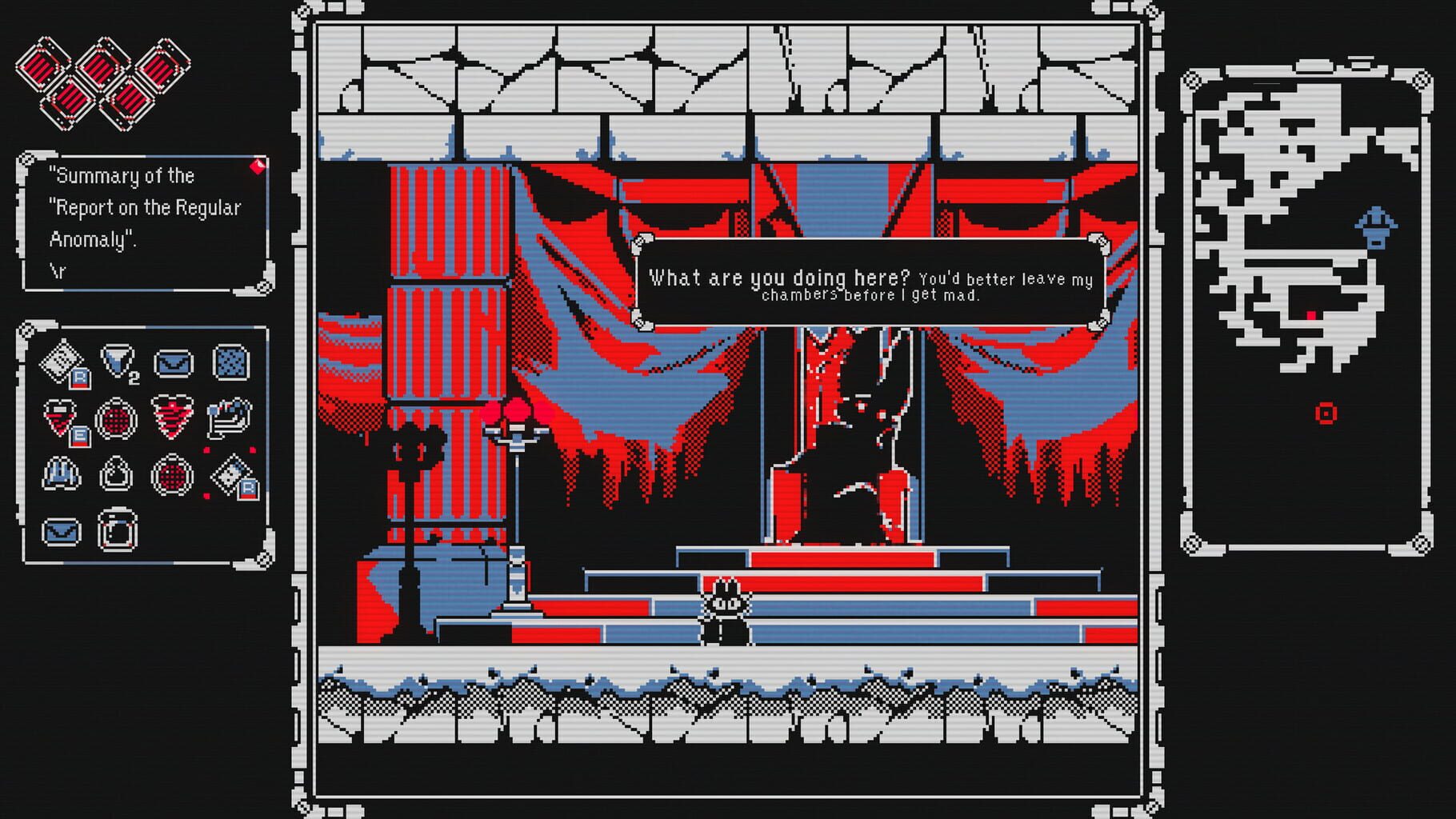This screenshot has height=819, width=1456.
Task: Select the flask item showing the number 2
Action: tap(117, 360)
